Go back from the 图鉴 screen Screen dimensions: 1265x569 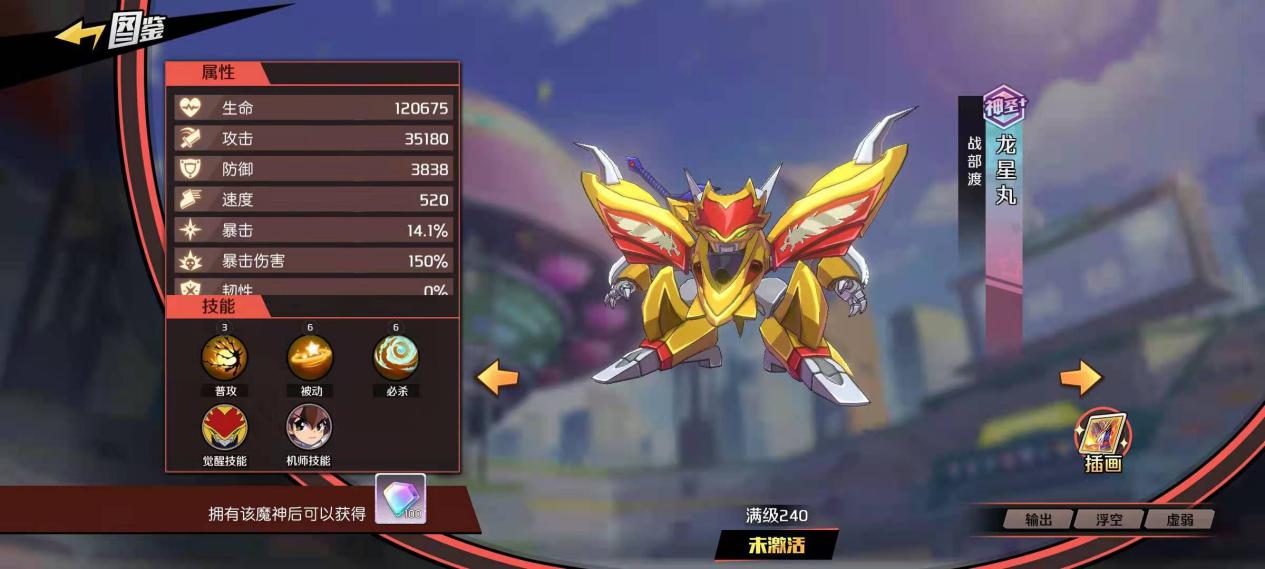[x=80, y=35]
